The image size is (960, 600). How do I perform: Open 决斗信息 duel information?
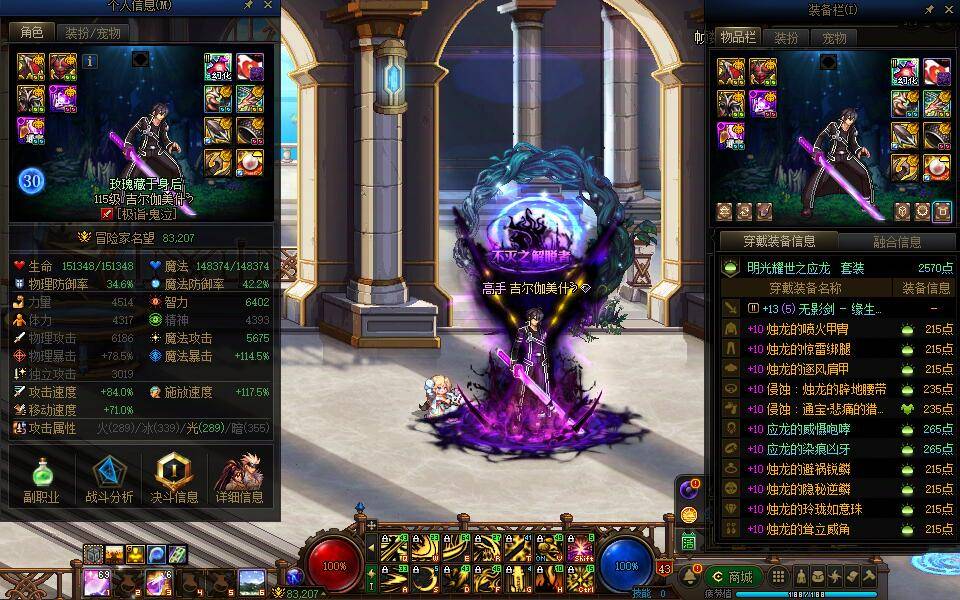pyautogui.click(x=174, y=478)
